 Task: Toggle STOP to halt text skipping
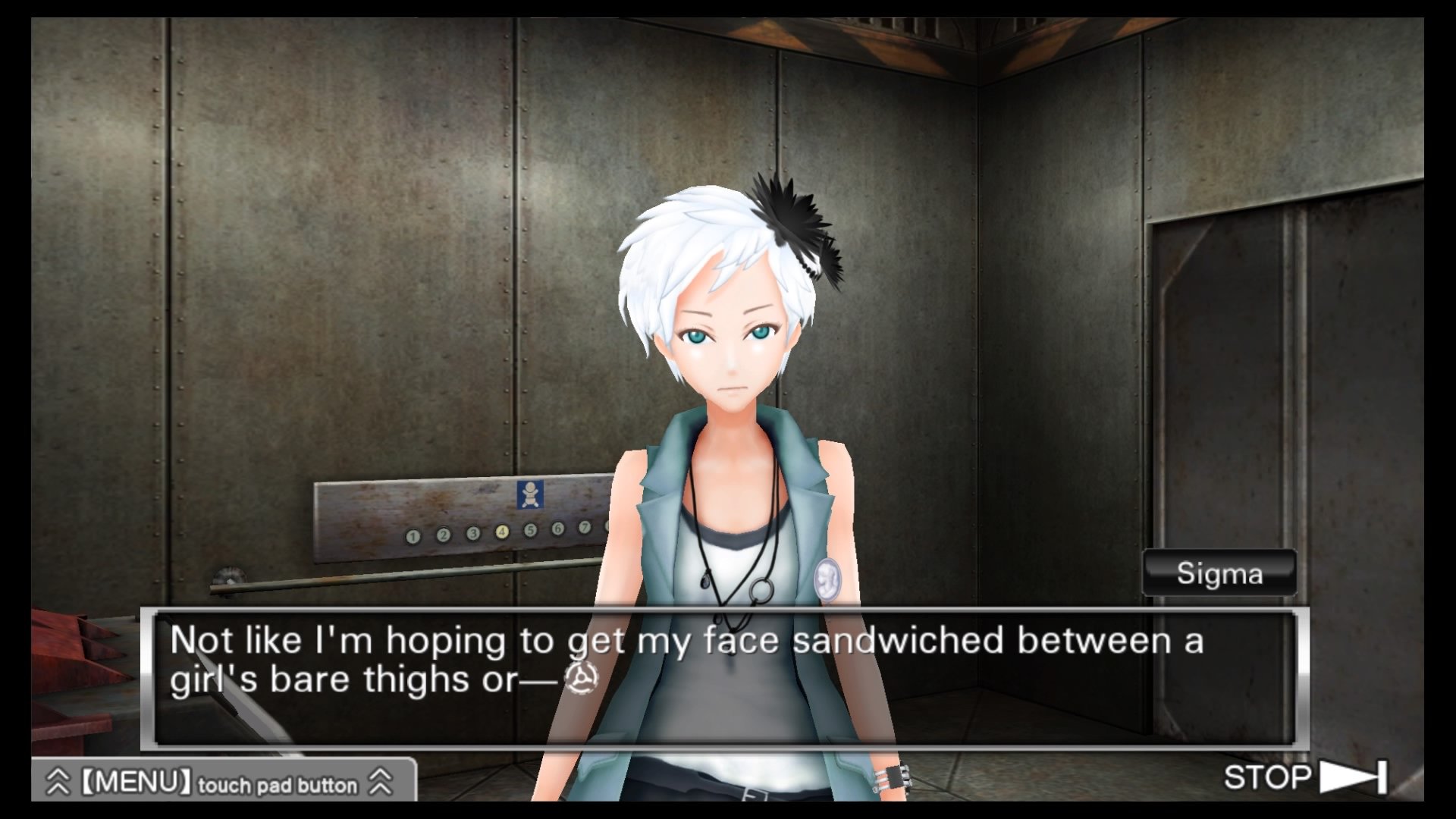pyautogui.click(x=1269, y=775)
